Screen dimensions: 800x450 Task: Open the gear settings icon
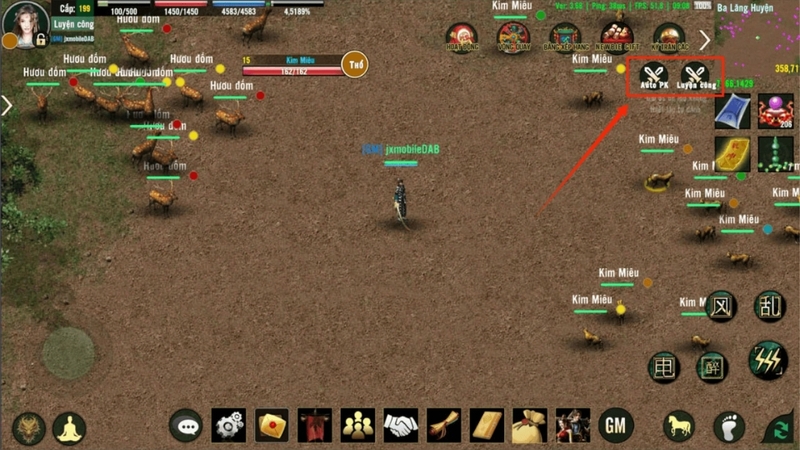[229, 426]
